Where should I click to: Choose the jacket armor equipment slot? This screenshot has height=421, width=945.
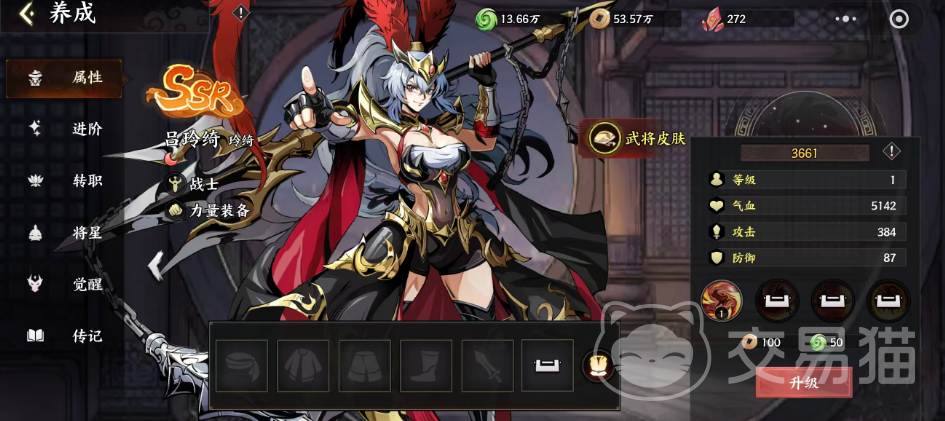click(x=303, y=364)
